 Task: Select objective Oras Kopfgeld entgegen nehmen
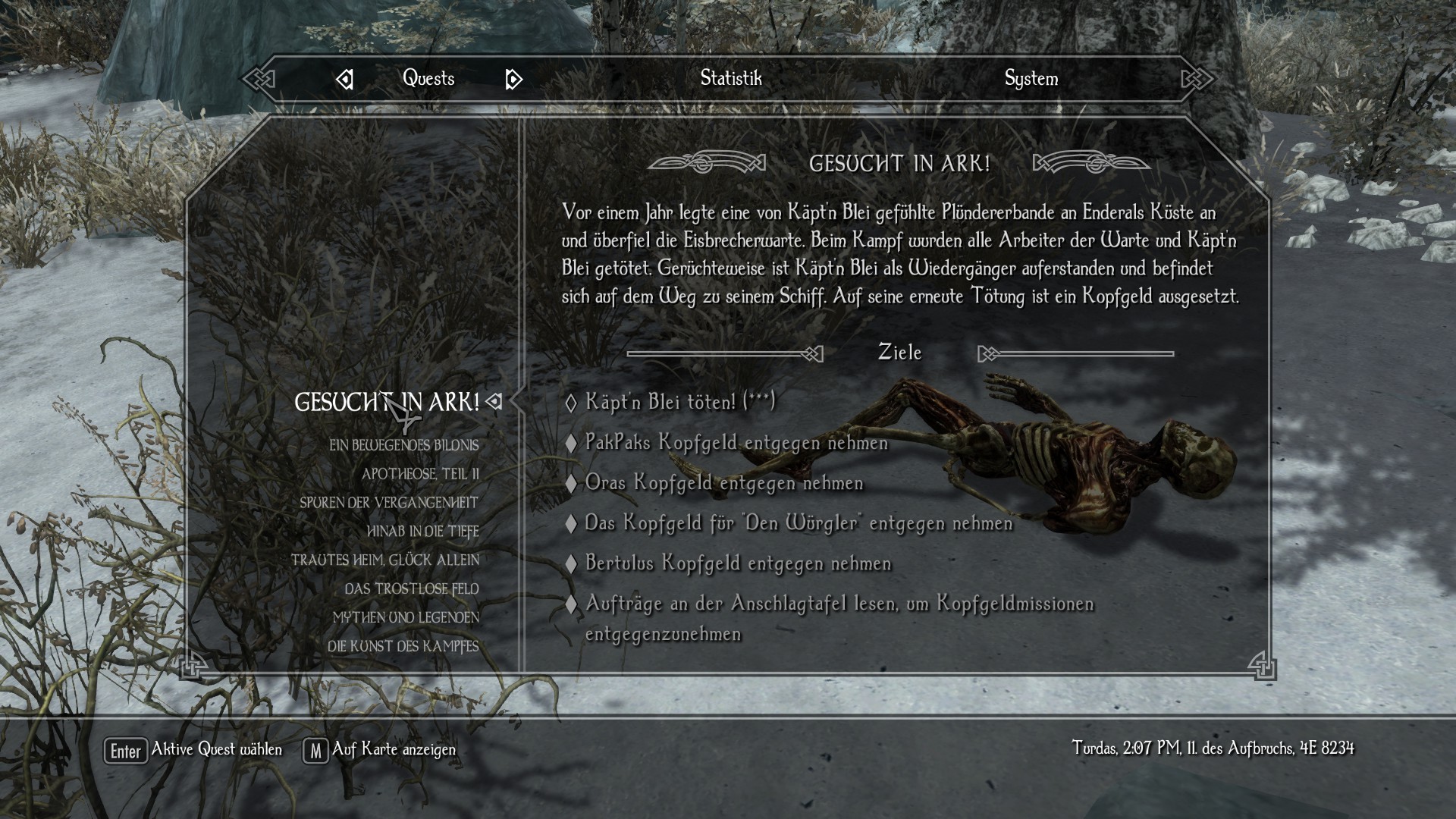[x=724, y=482]
